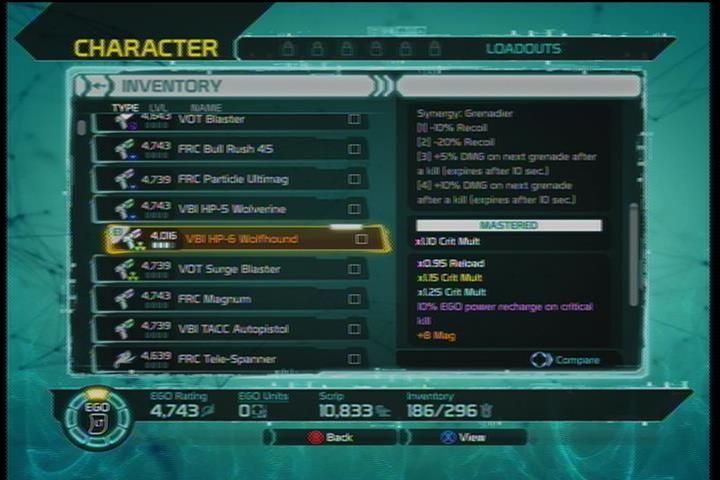Viewport: 720px width, 480px height.
Task: Click the item details scrollbar
Action: point(632,255)
